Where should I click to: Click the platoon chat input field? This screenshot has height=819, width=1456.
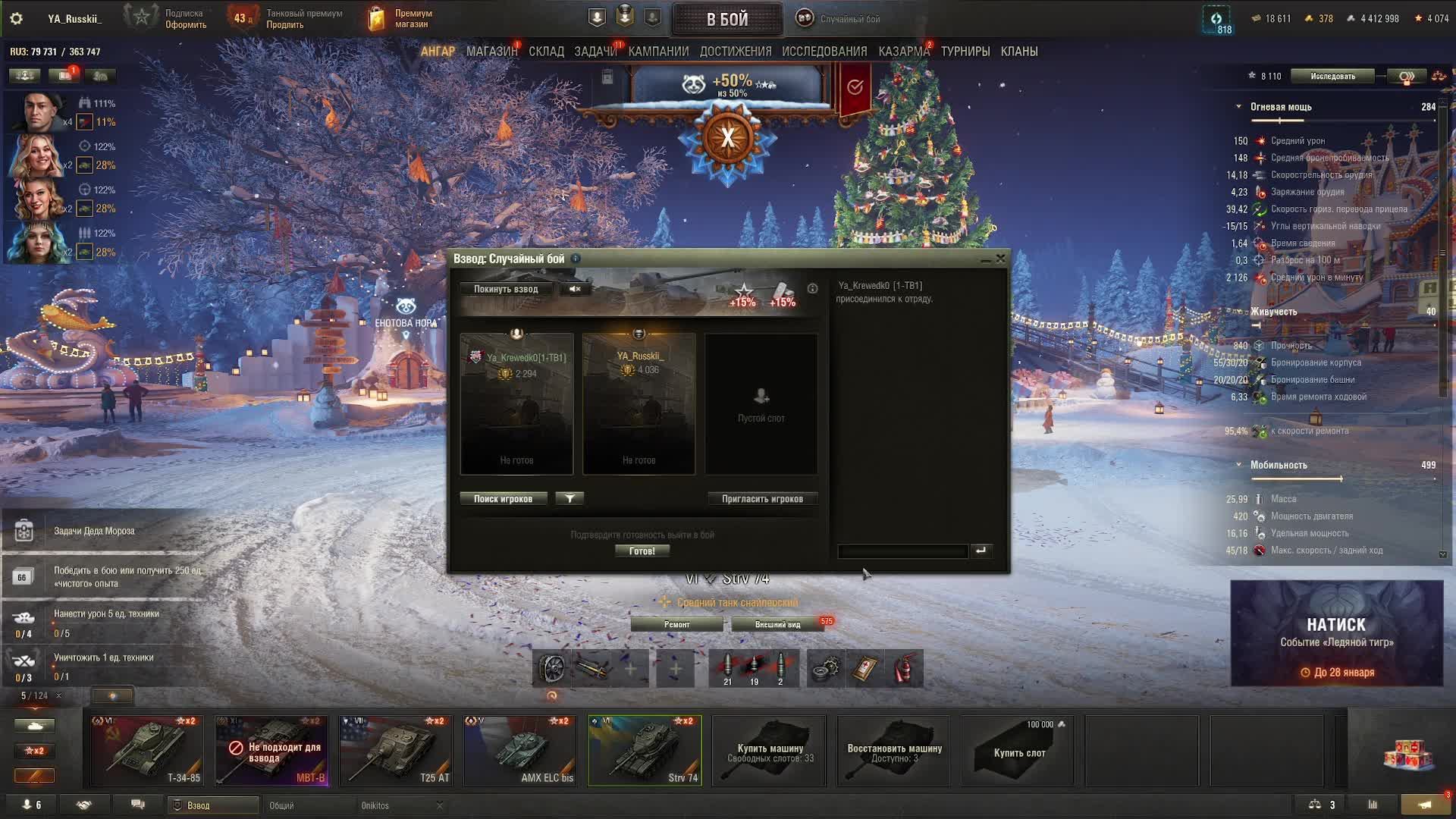point(902,551)
